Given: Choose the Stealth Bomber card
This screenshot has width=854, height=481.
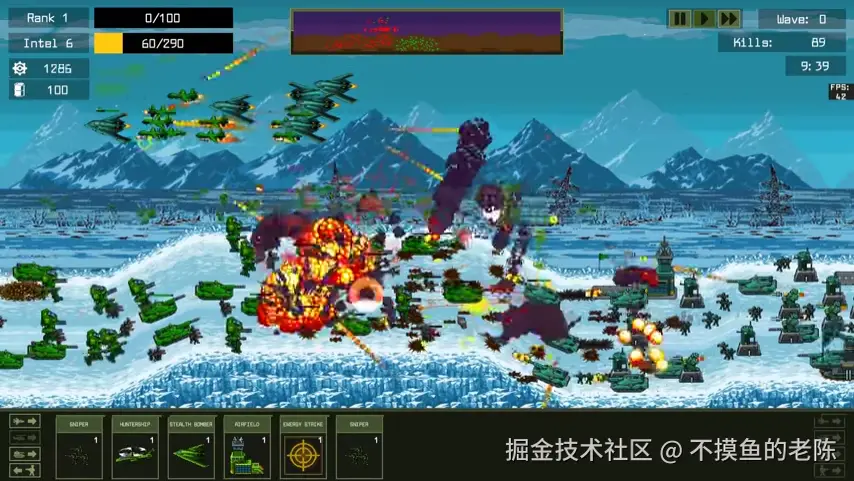Looking at the screenshot, I should coord(191,446).
